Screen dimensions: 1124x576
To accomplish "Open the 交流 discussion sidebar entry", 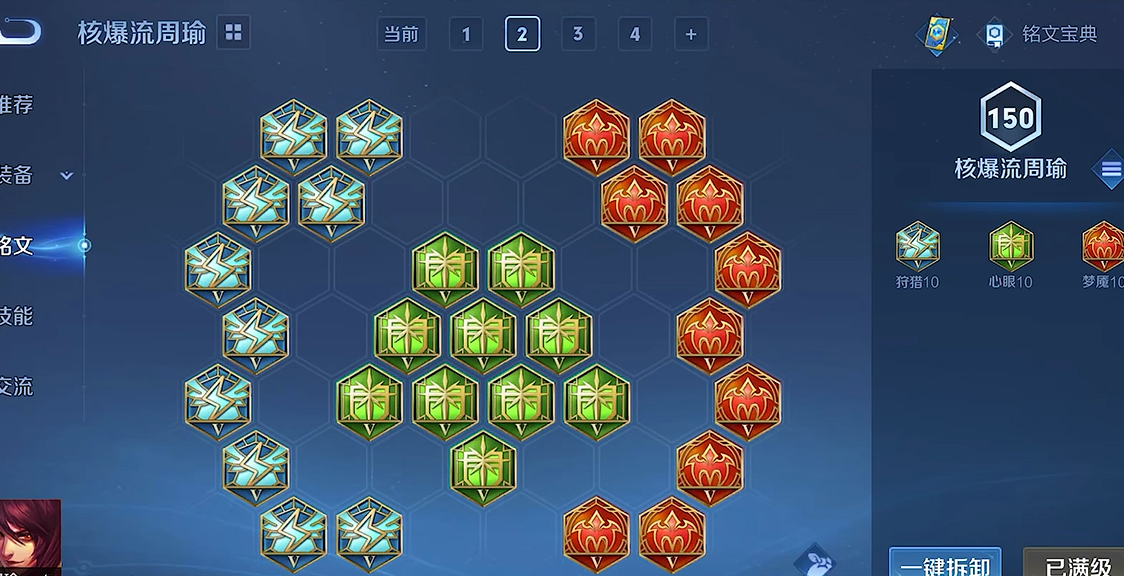I will pos(18,386).
